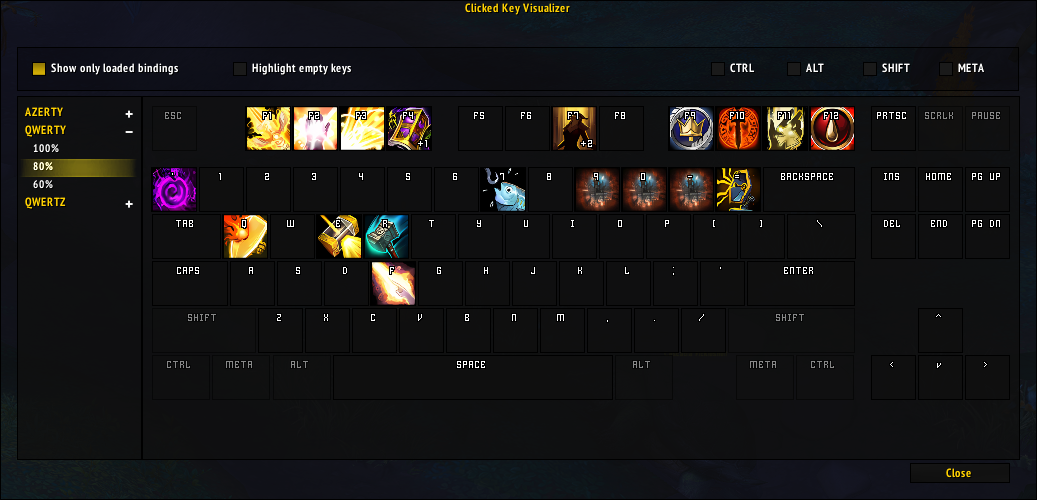
Task: Collapse the QWERTY layout list
Action: pyautogui.click(x=129, y=131)
